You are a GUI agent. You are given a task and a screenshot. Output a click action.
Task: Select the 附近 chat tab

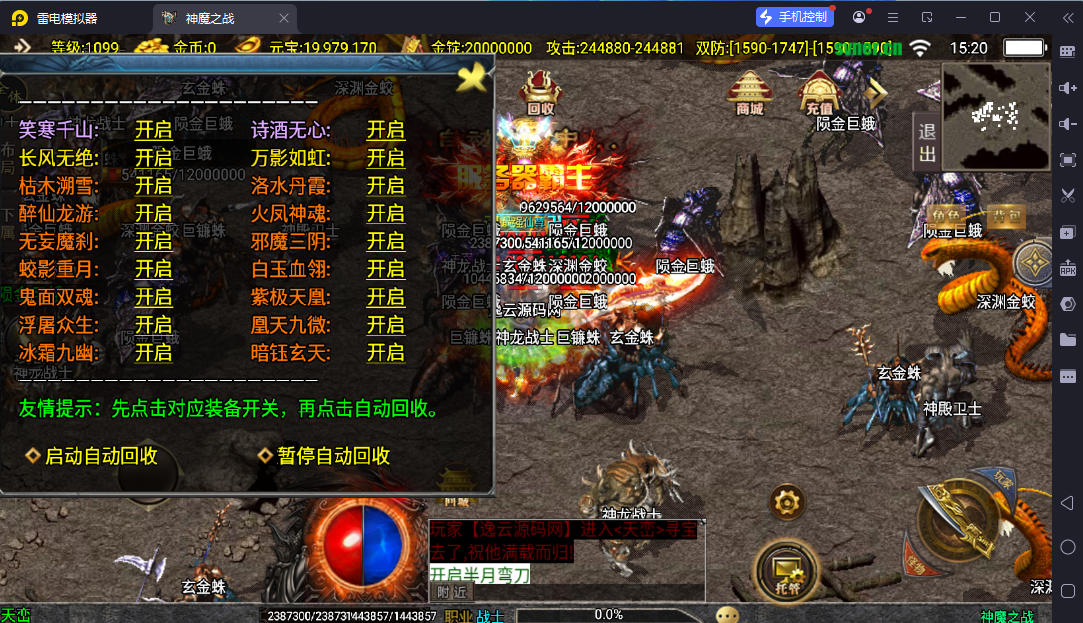tap(453, 592)
